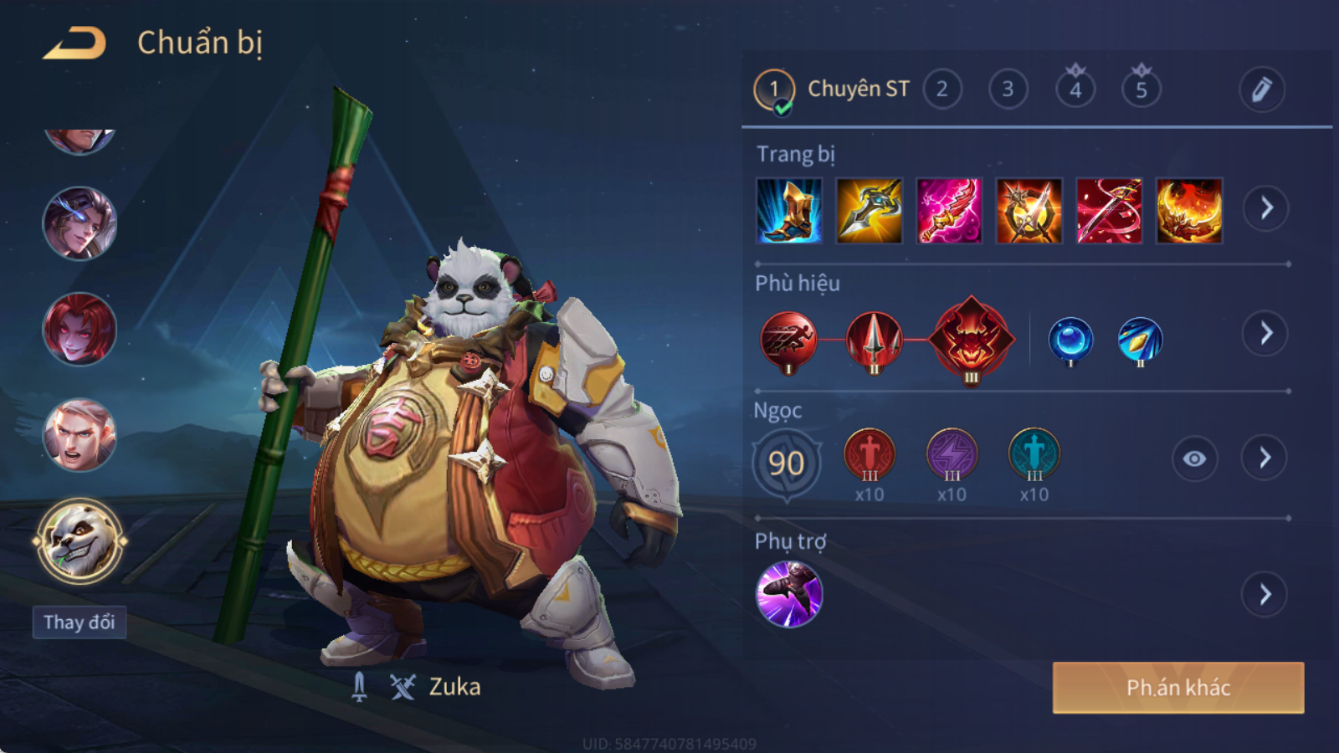Choose locked build preset 4
This screenshot has height=753, width=1339.
click(1075, 89)
